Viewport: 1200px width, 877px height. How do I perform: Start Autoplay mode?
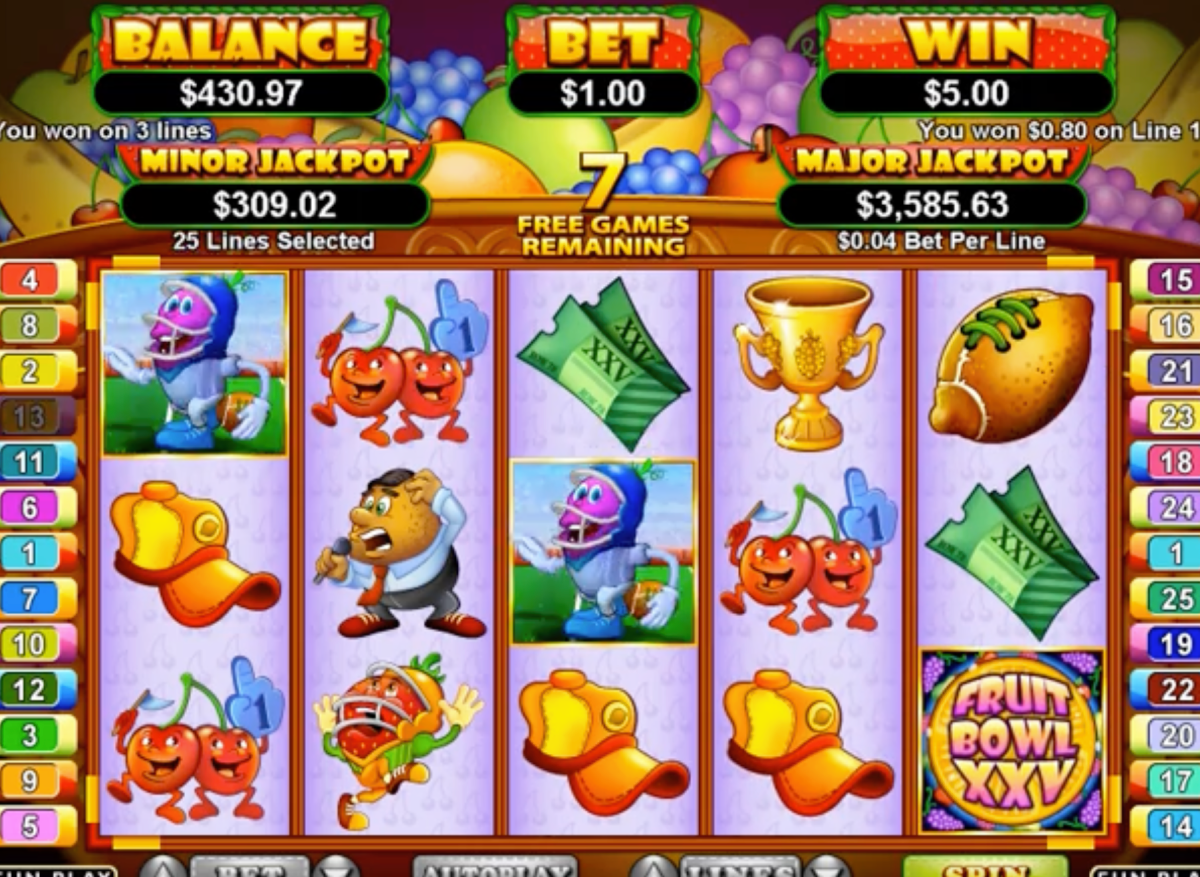coord(495,868)
